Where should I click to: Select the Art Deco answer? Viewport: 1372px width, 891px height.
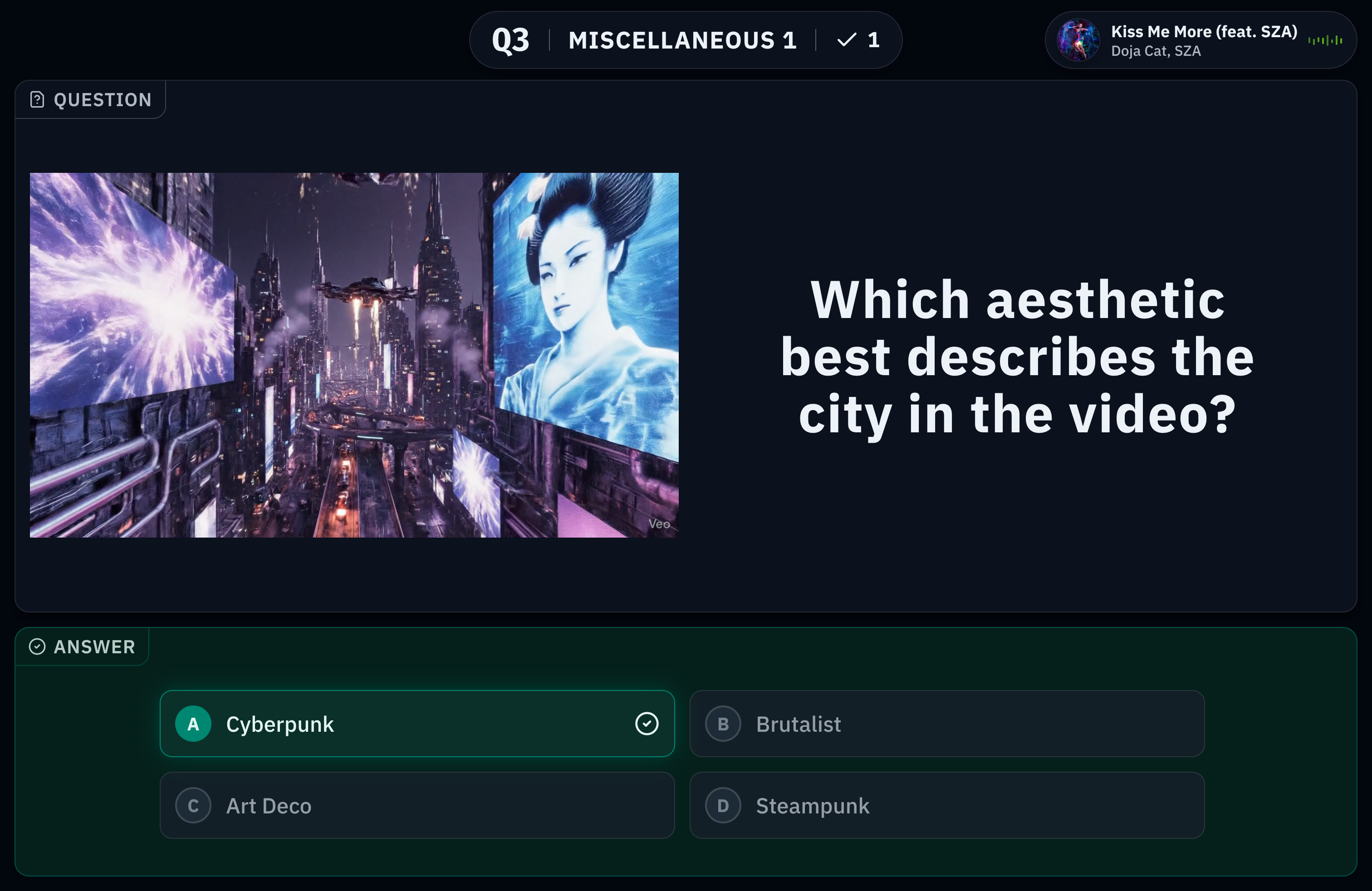(417, 806)
